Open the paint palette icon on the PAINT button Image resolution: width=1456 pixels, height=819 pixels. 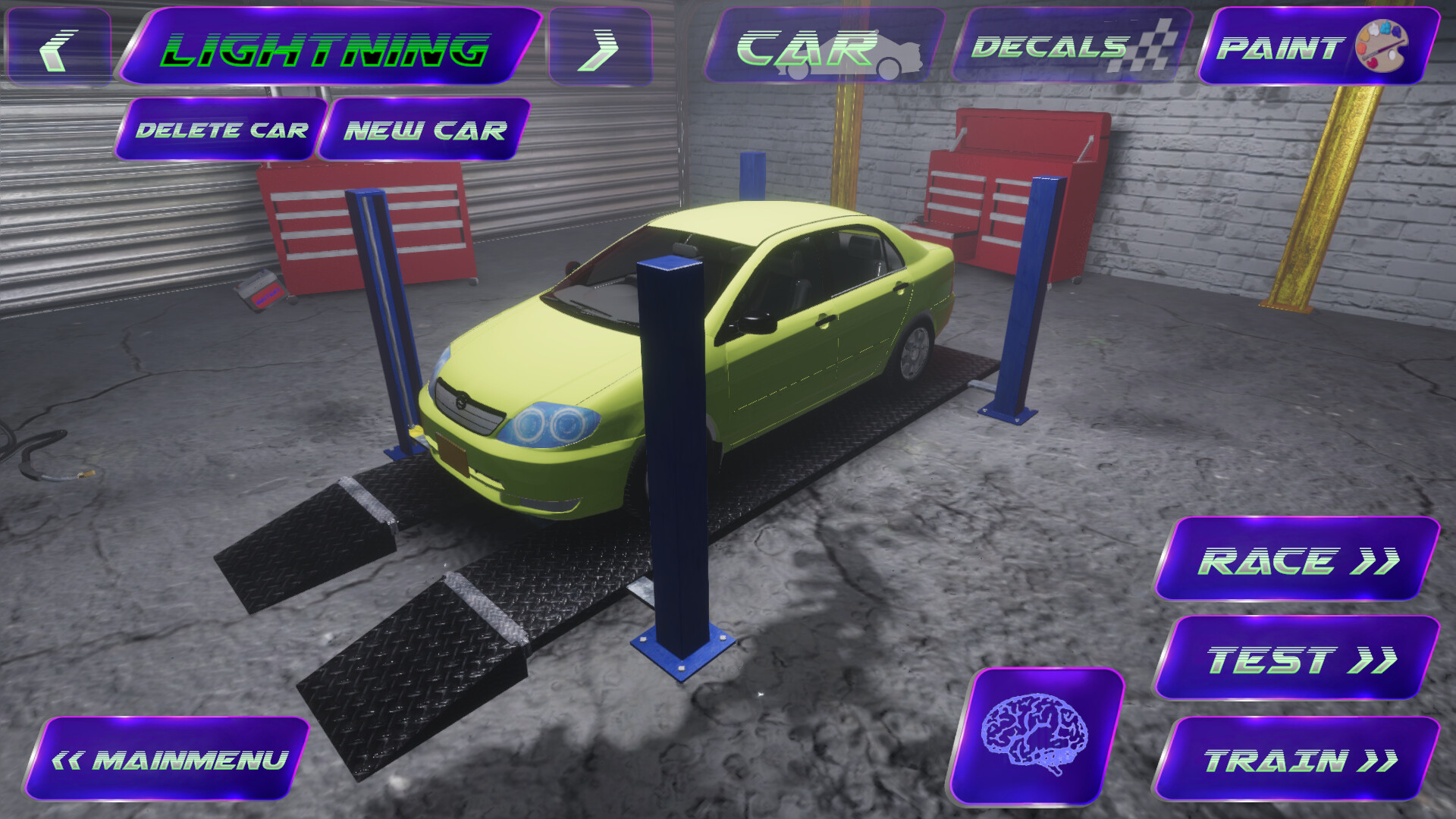[1382, 47]
